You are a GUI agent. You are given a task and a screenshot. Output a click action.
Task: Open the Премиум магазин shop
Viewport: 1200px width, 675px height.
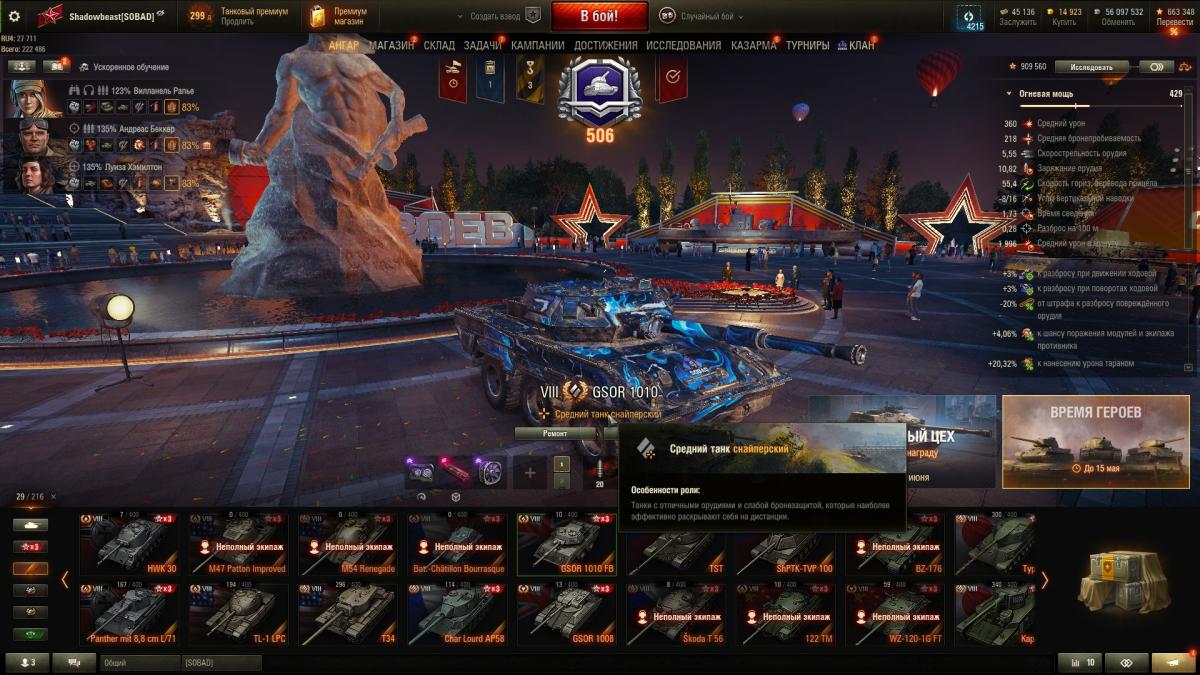tap(340, 16)
